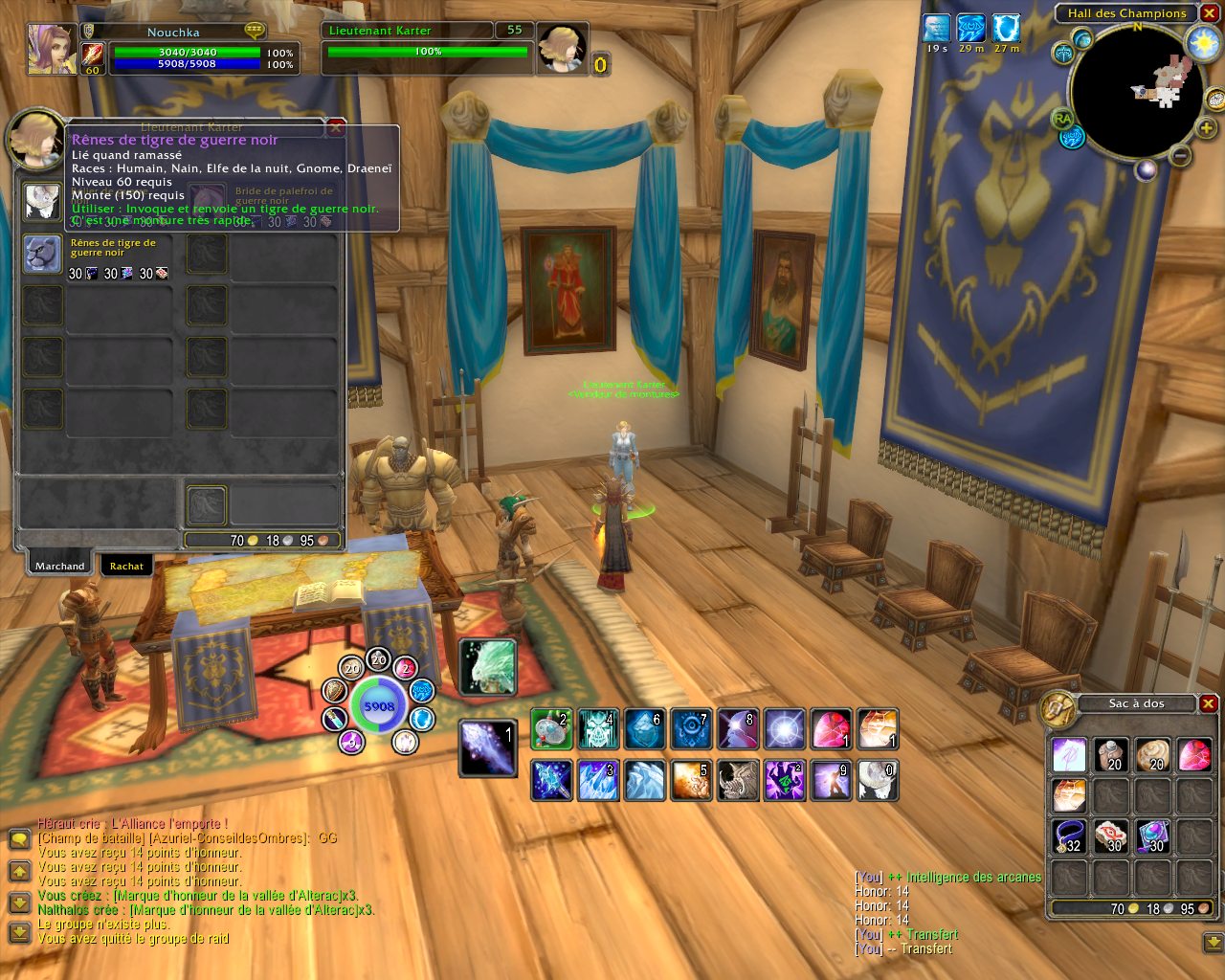Zoom out the minimap with minus button
This screenshot has height=980, width=1225.
[1181, 155]
